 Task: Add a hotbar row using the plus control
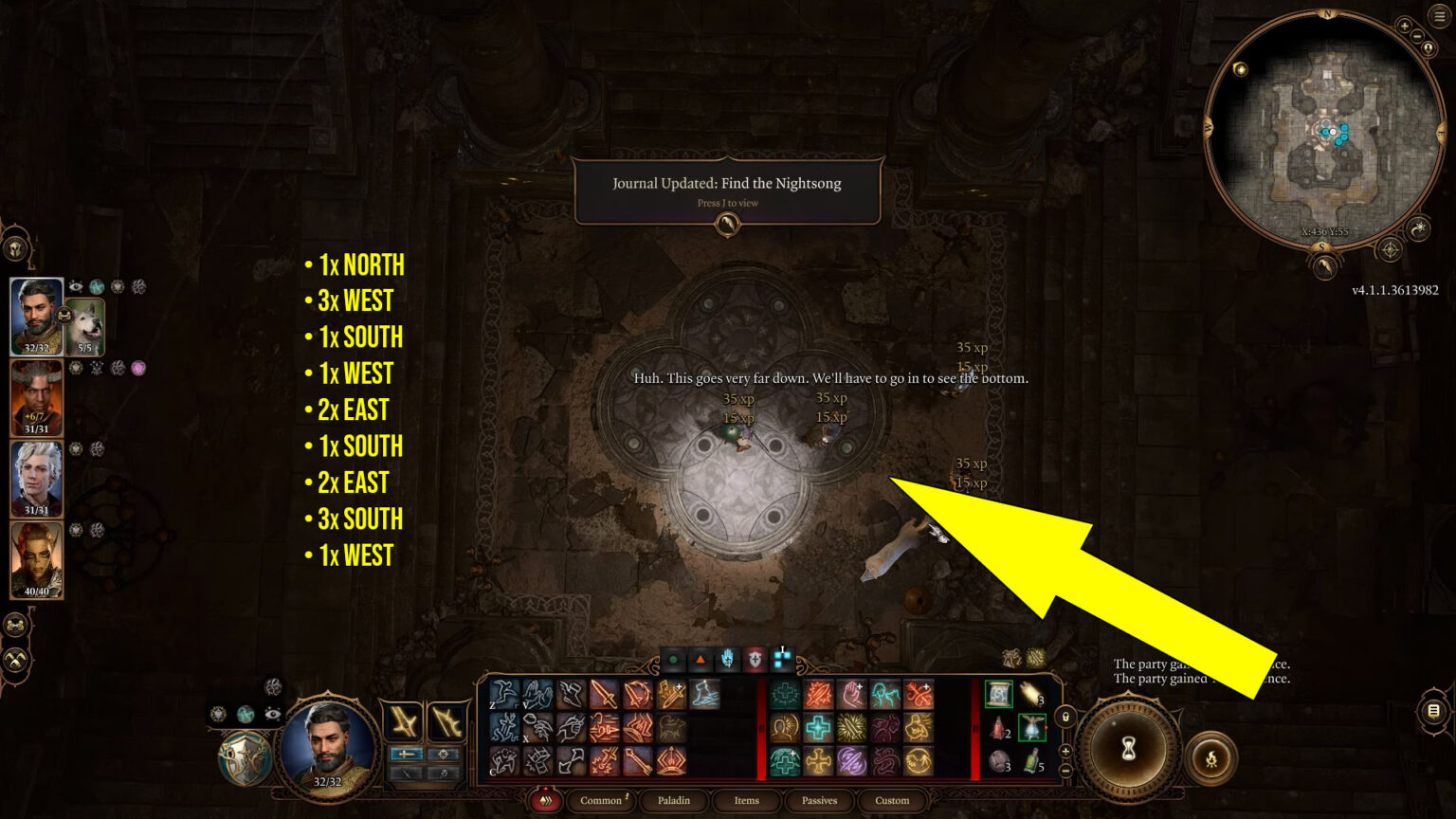[1065, 753]
